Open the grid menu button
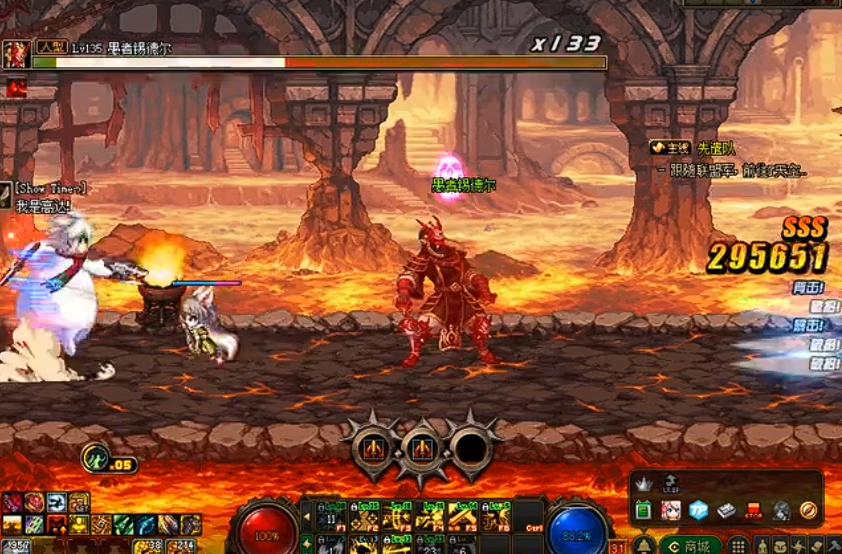 tap(738, 545)
